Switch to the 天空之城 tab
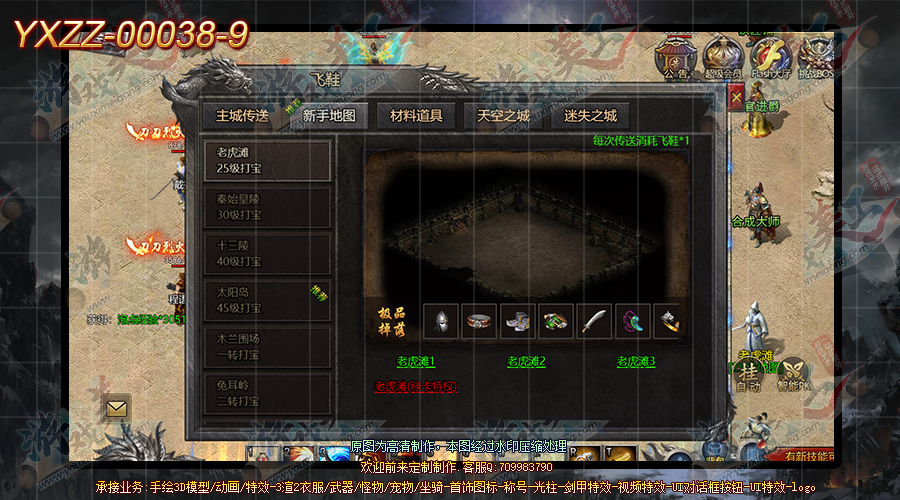 (503, 115)
